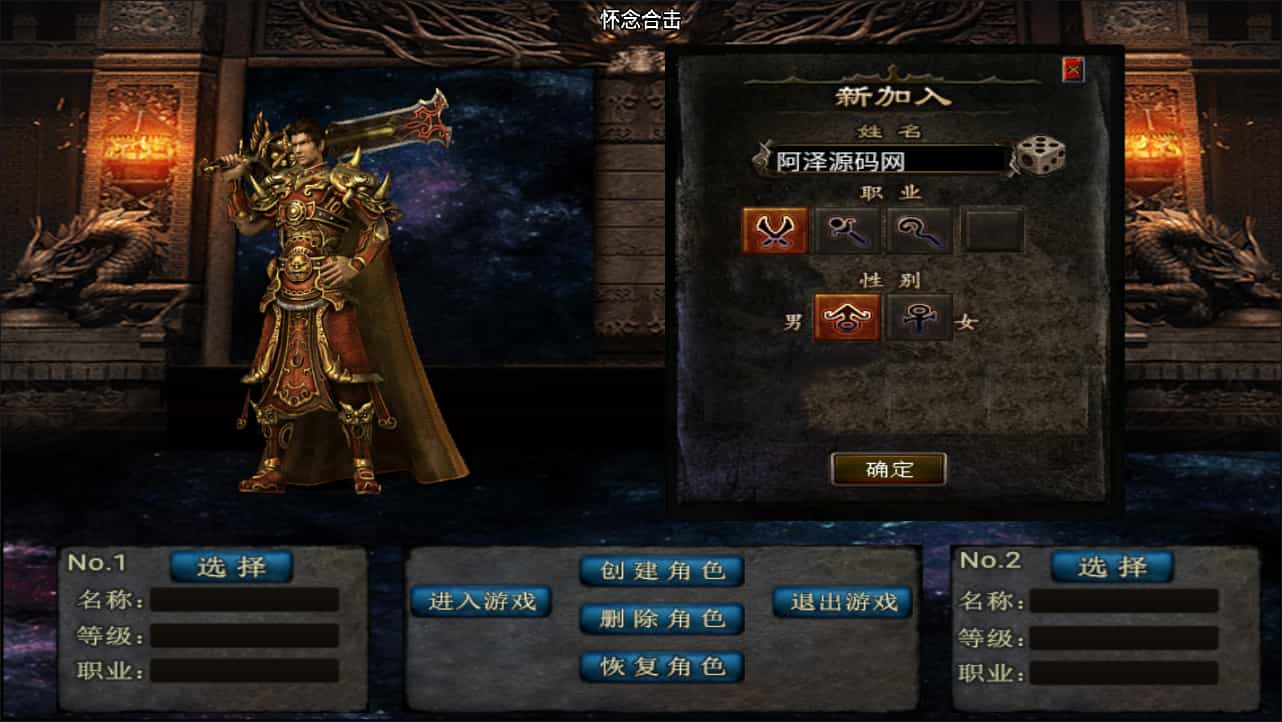Select the mage class icon

pyautogui.click(x=849, y=230)
